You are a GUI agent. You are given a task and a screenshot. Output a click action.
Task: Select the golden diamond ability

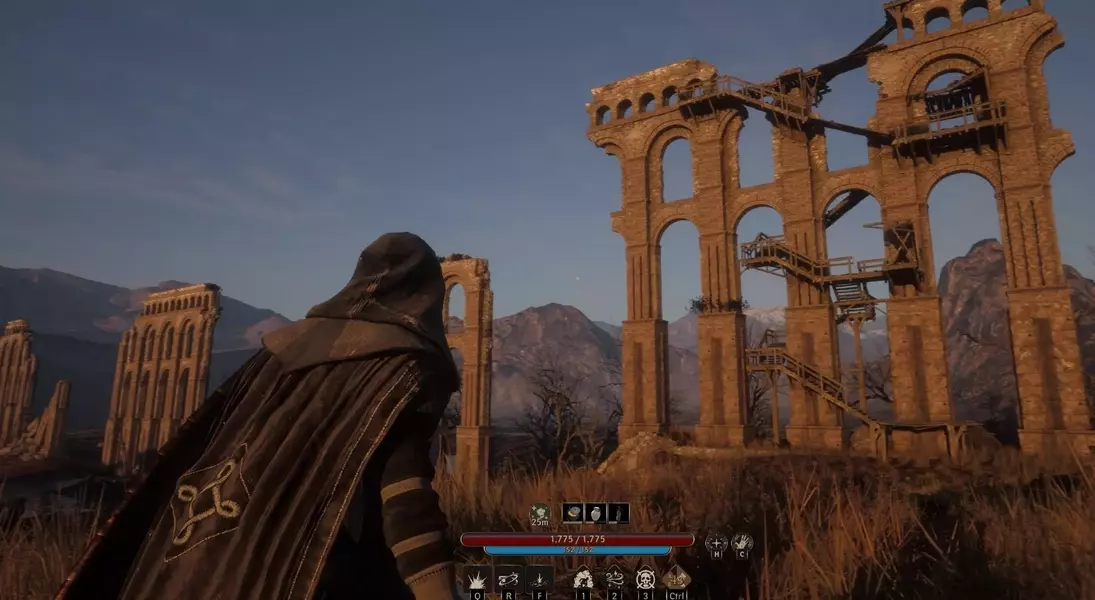(x=677, y=578)
